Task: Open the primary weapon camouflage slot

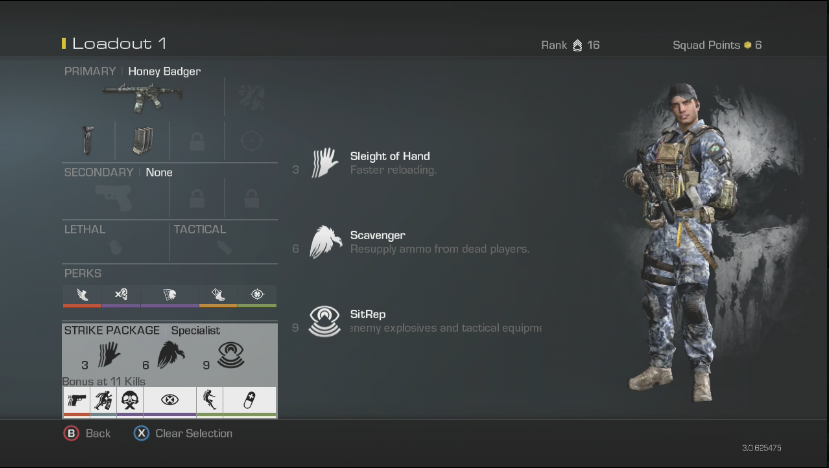Action: coord(251,97)
